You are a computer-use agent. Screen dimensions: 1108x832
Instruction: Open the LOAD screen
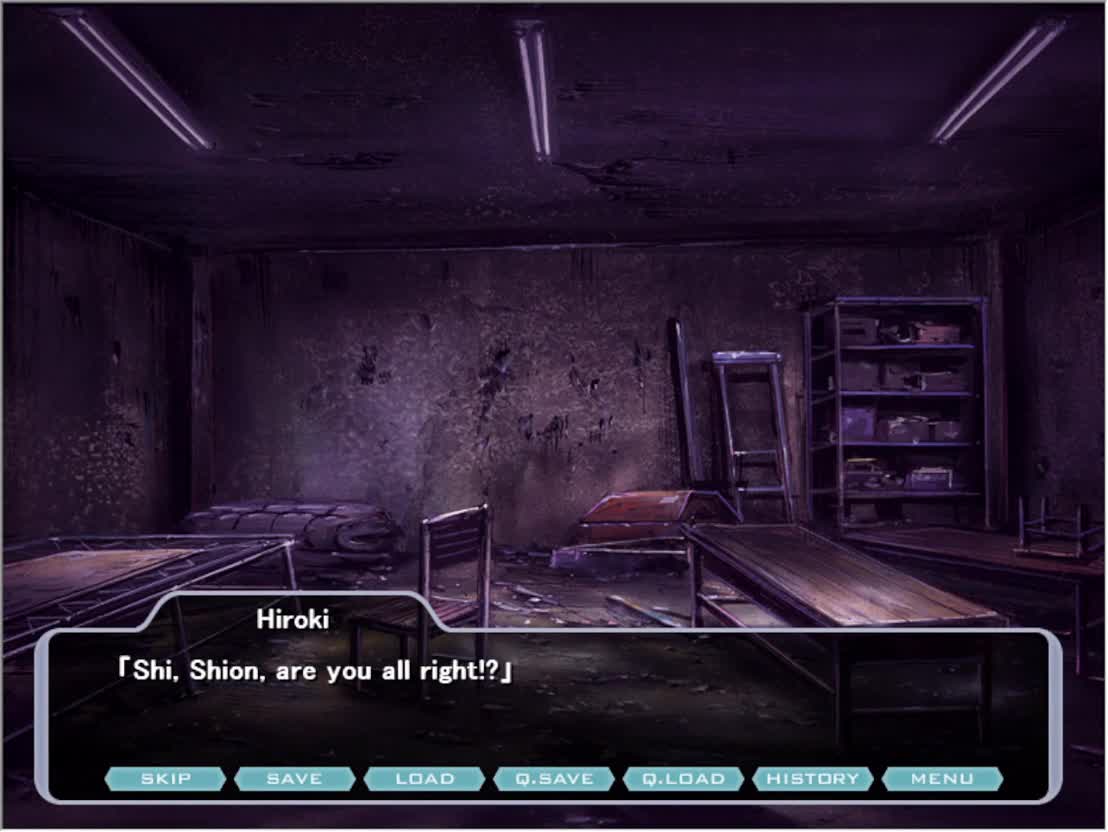click(425, 779)
